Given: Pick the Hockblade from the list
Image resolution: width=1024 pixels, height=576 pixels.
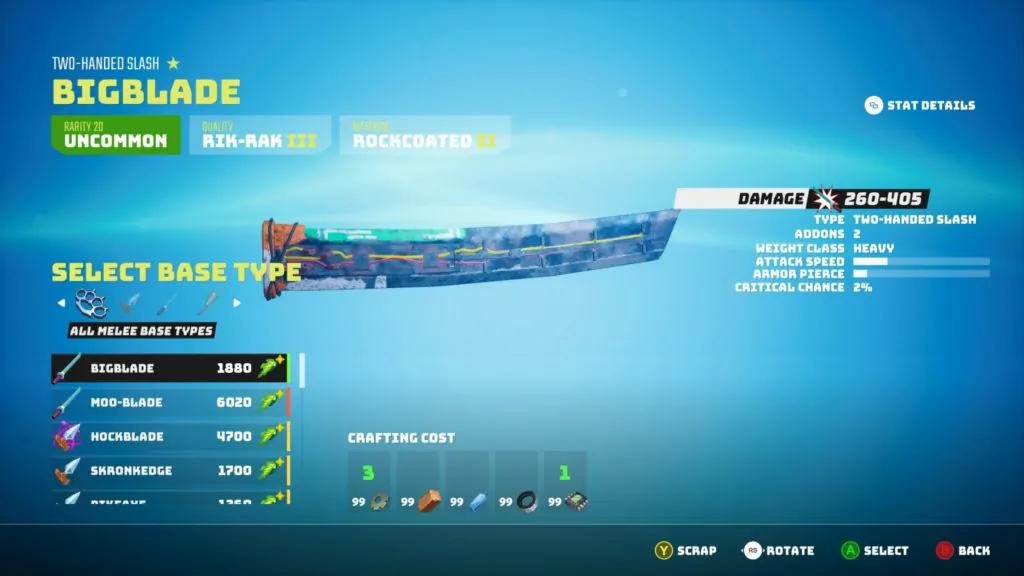Looking at the screenshot, I should tap(170, 436).
